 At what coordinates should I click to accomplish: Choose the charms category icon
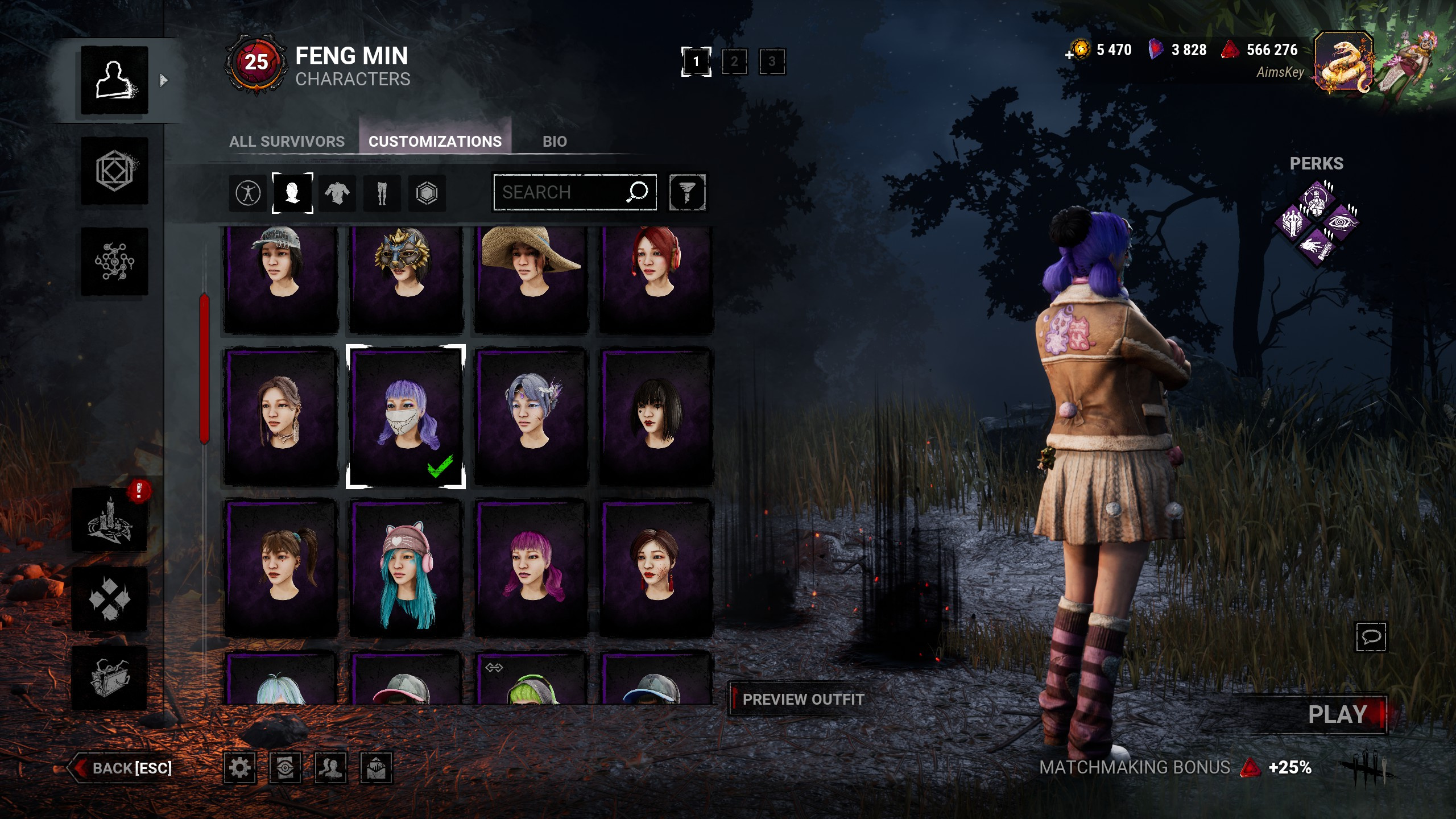pos(427,193)
